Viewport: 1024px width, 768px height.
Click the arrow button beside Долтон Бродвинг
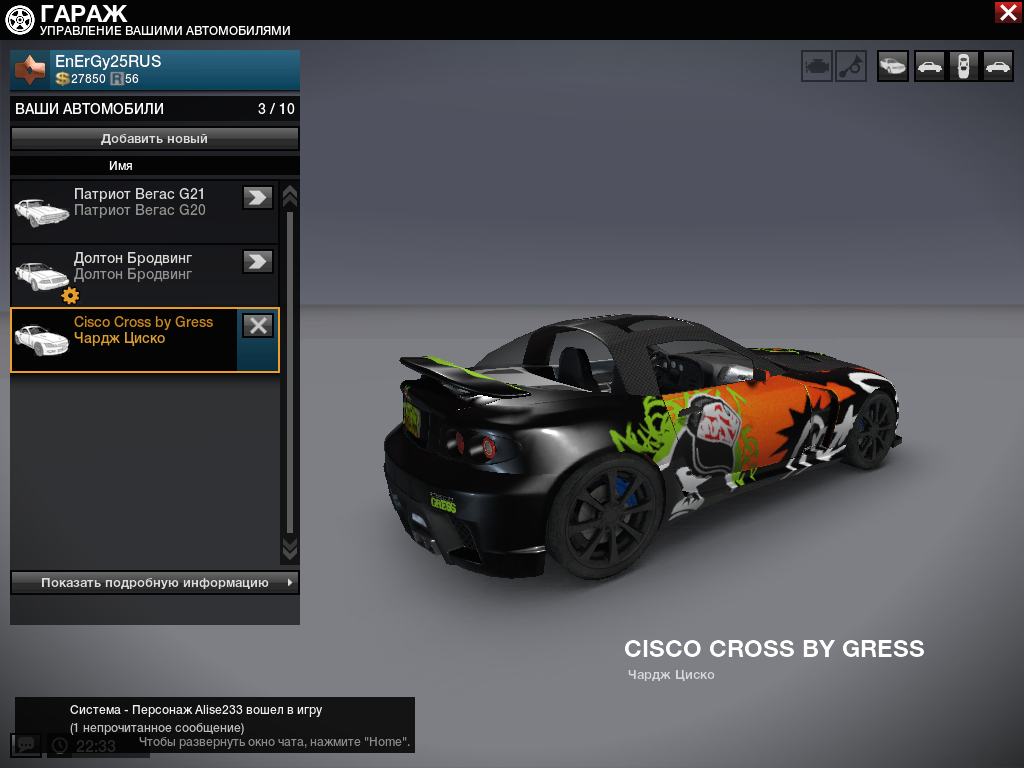pyautogui.click(x=258, y=261)
